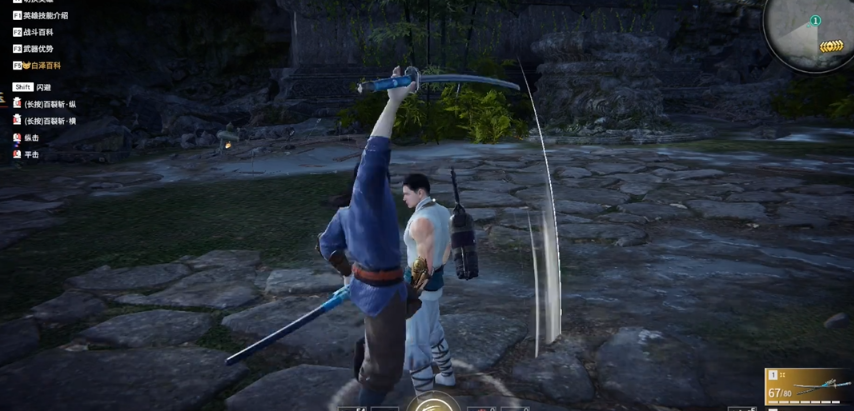Click the golden emblem marker on minimap
The height and width of the screenshot is (411, 854).
click(x=830, y=47)
